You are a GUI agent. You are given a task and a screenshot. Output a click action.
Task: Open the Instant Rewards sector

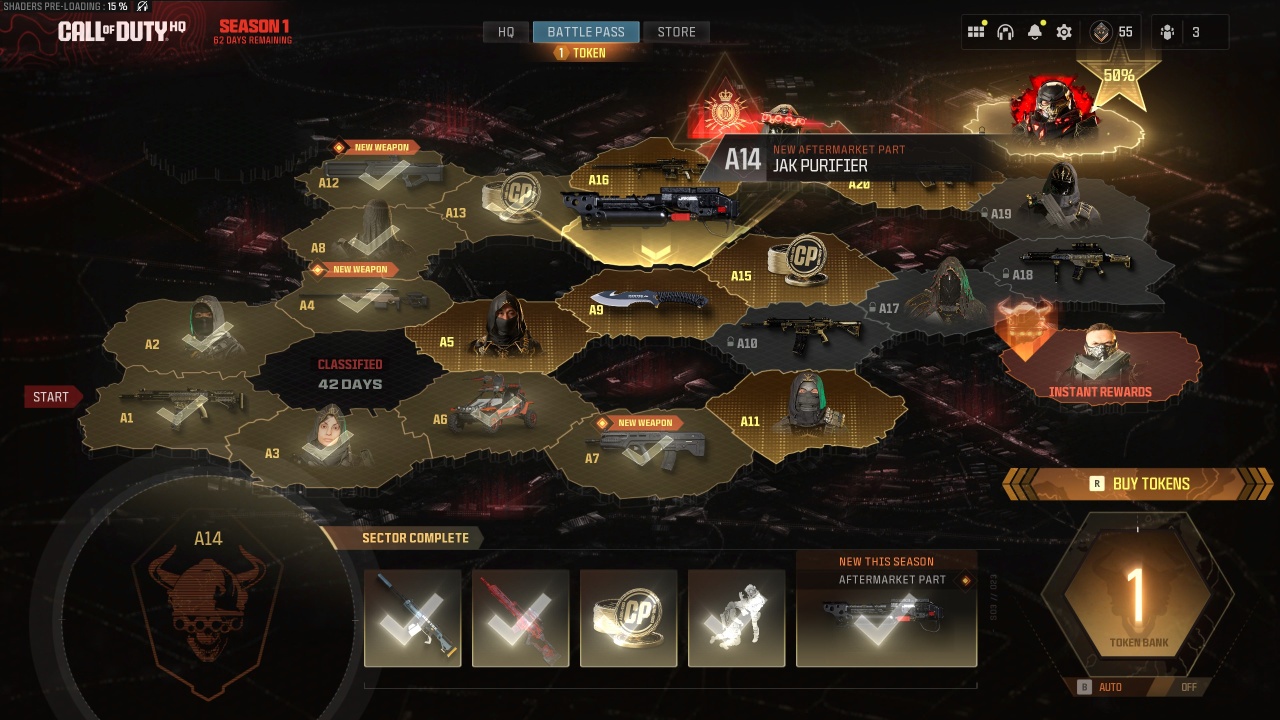(x=1100, y=362)
